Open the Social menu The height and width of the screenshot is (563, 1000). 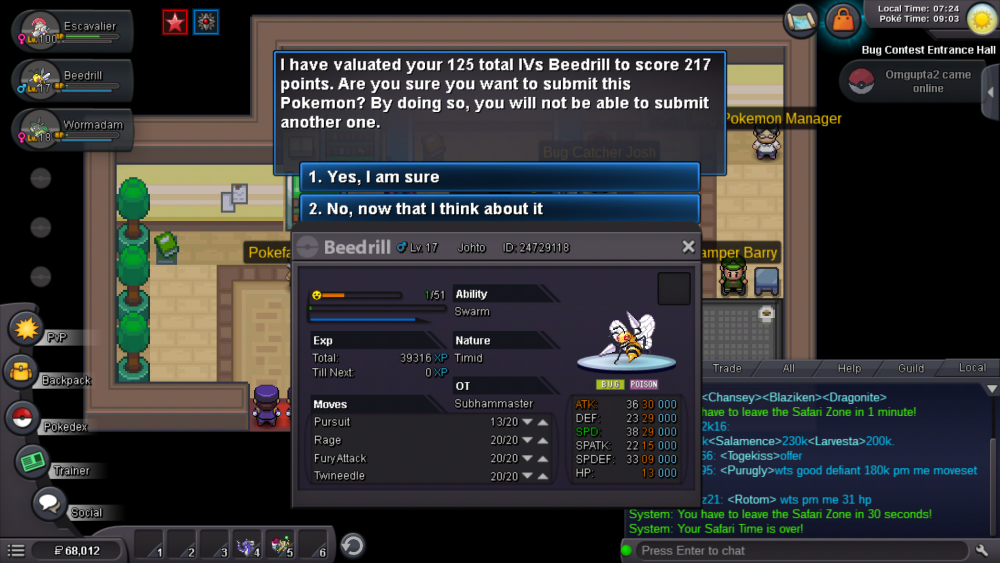48,504
